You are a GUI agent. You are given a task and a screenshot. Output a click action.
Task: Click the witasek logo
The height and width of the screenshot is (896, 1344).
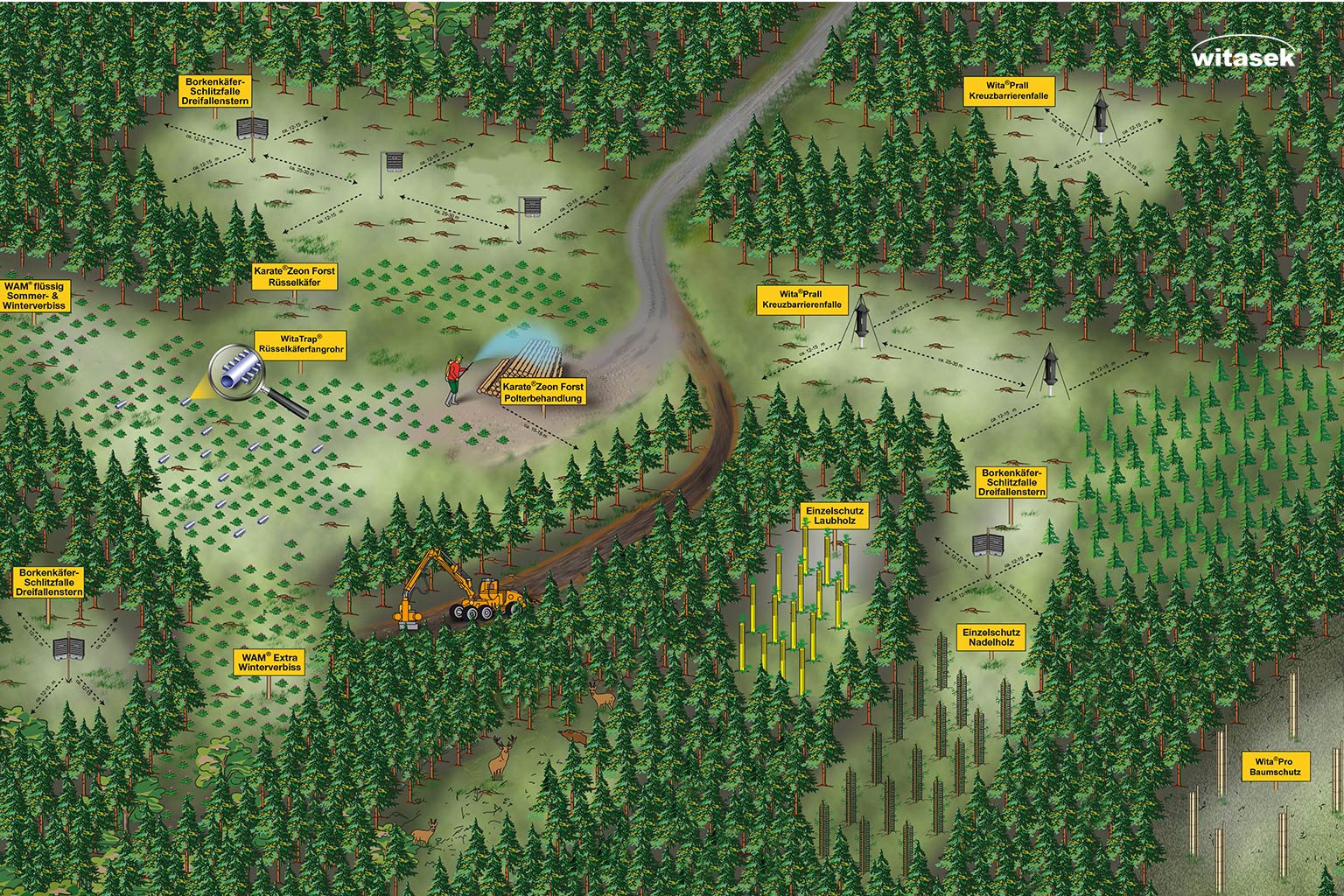coord(1243,54)
